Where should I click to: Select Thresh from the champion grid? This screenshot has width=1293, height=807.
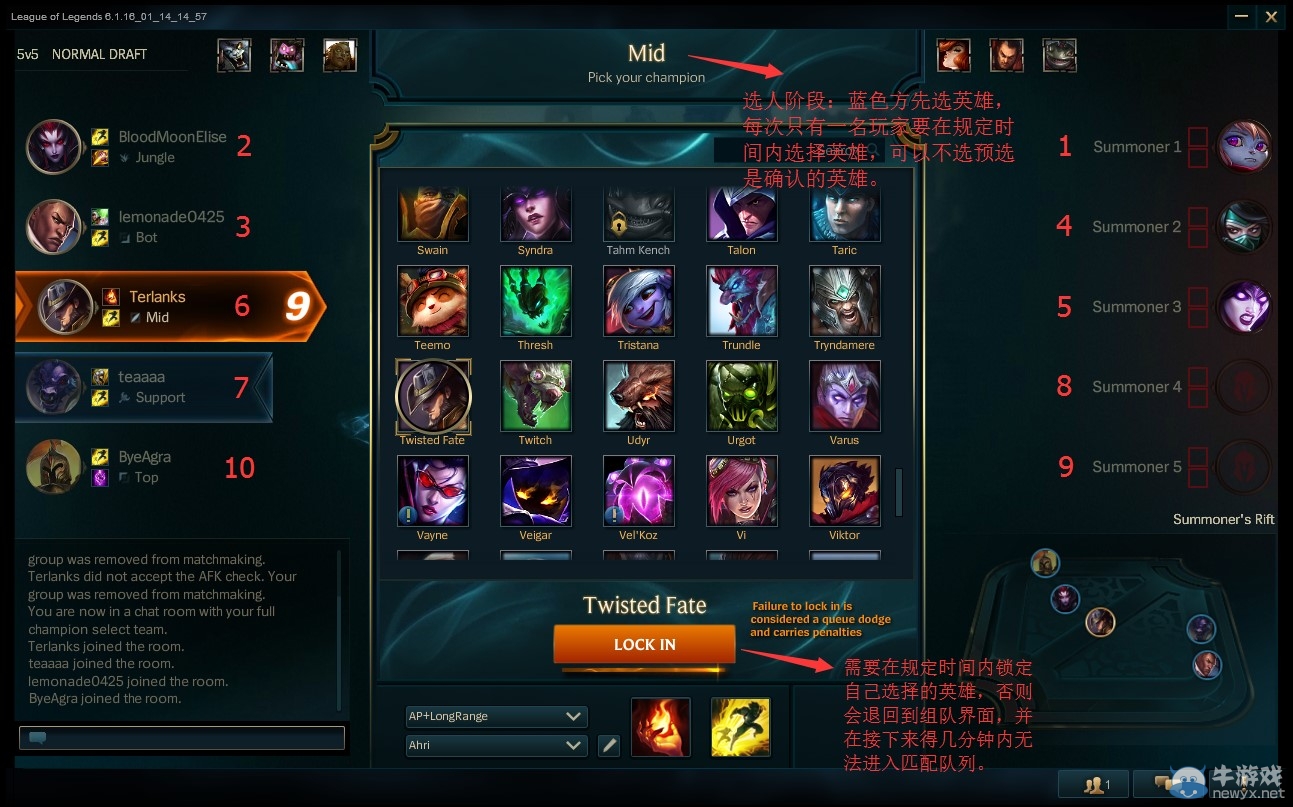[535, 300]
